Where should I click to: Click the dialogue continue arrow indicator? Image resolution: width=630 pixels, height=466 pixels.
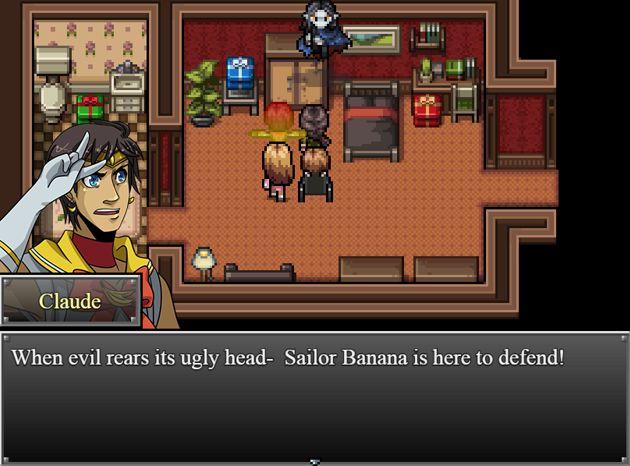tap(315, 461)
